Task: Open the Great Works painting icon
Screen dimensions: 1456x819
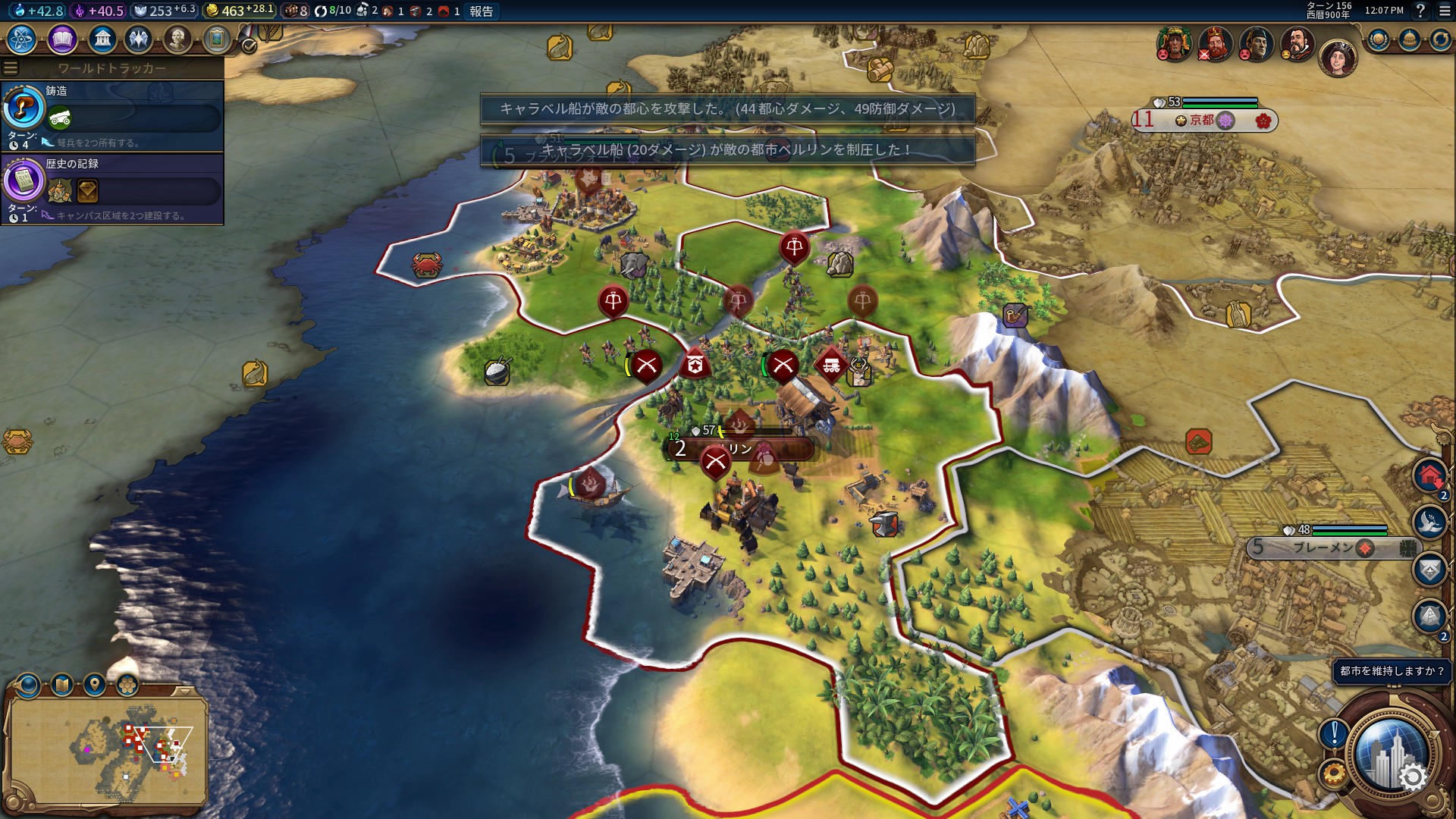Action: click(x=217, y=39)
